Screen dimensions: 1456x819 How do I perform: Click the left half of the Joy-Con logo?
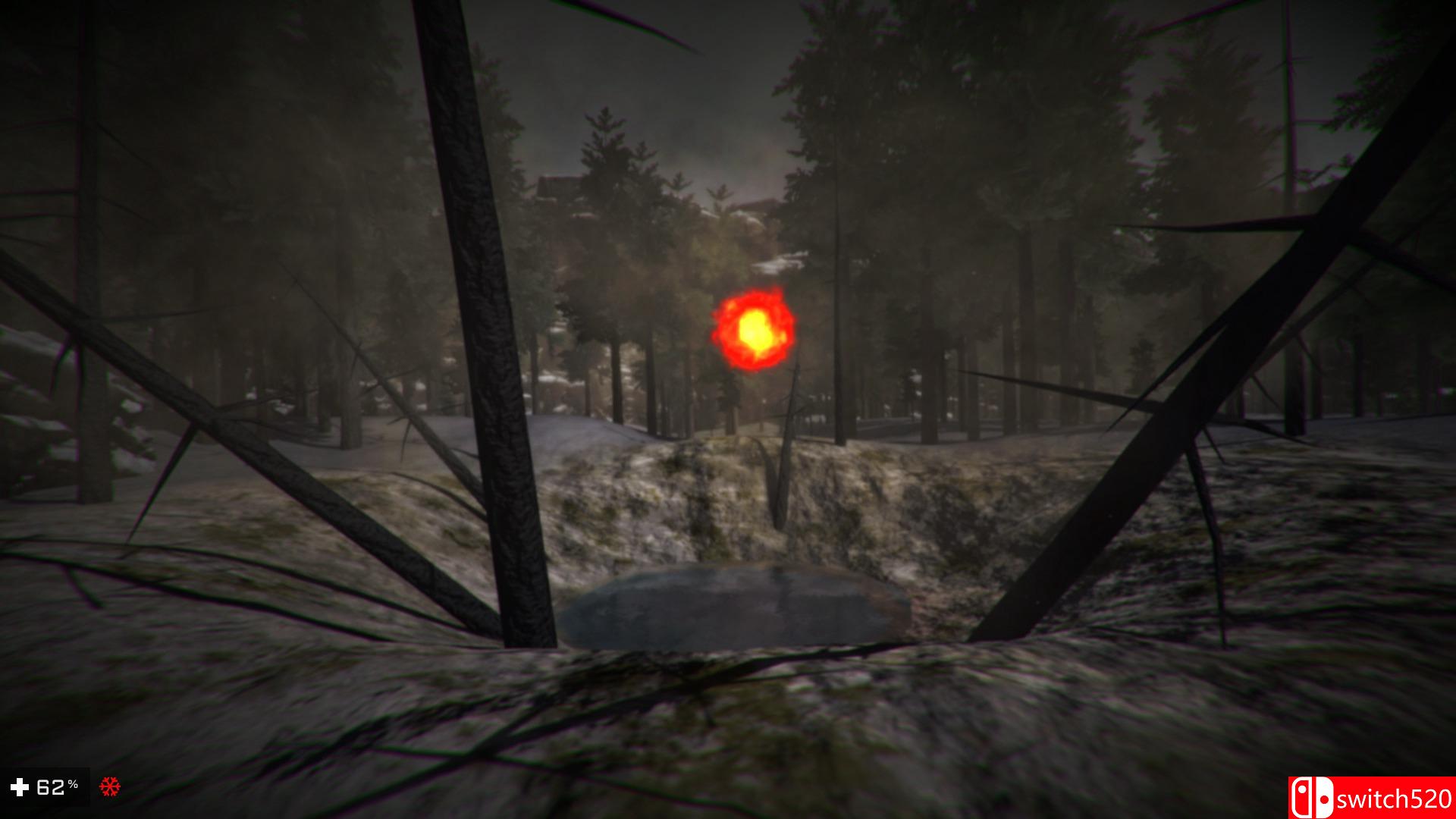pos(1302,798)
